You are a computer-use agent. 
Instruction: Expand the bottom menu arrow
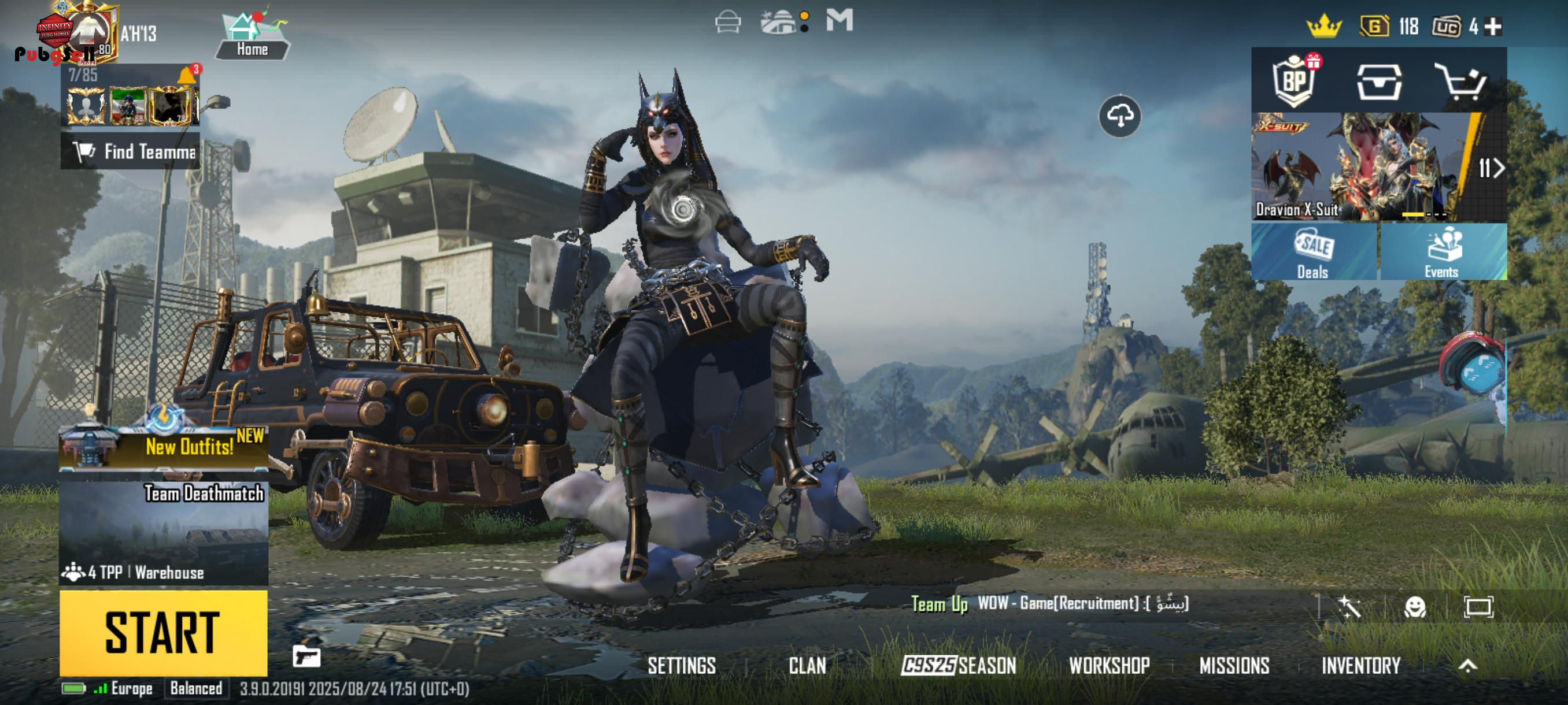1467,666
